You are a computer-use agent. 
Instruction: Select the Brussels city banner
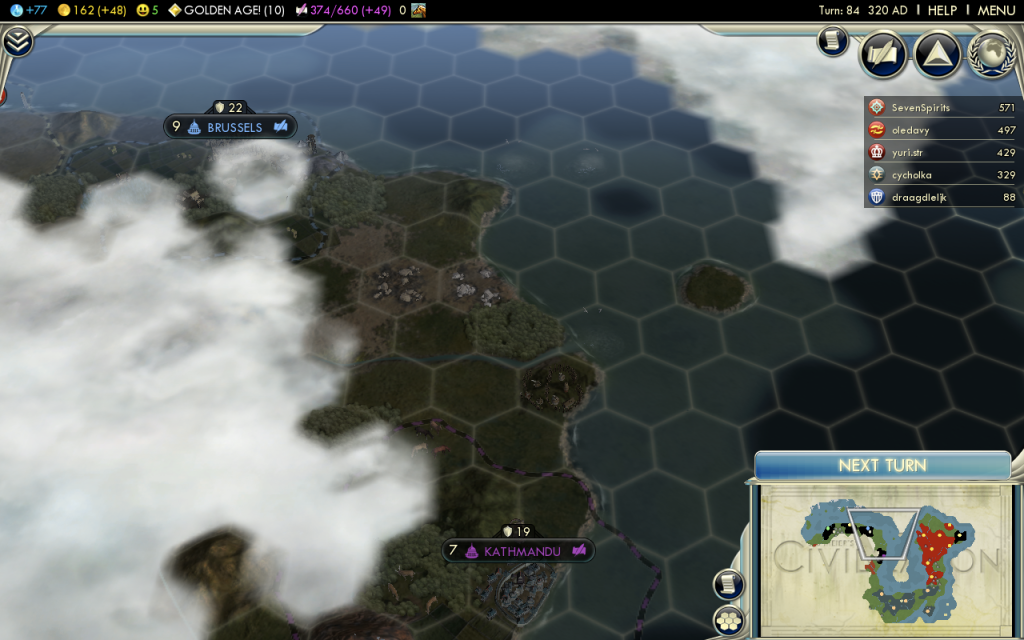pyautogui.click(x=232, y=127)
